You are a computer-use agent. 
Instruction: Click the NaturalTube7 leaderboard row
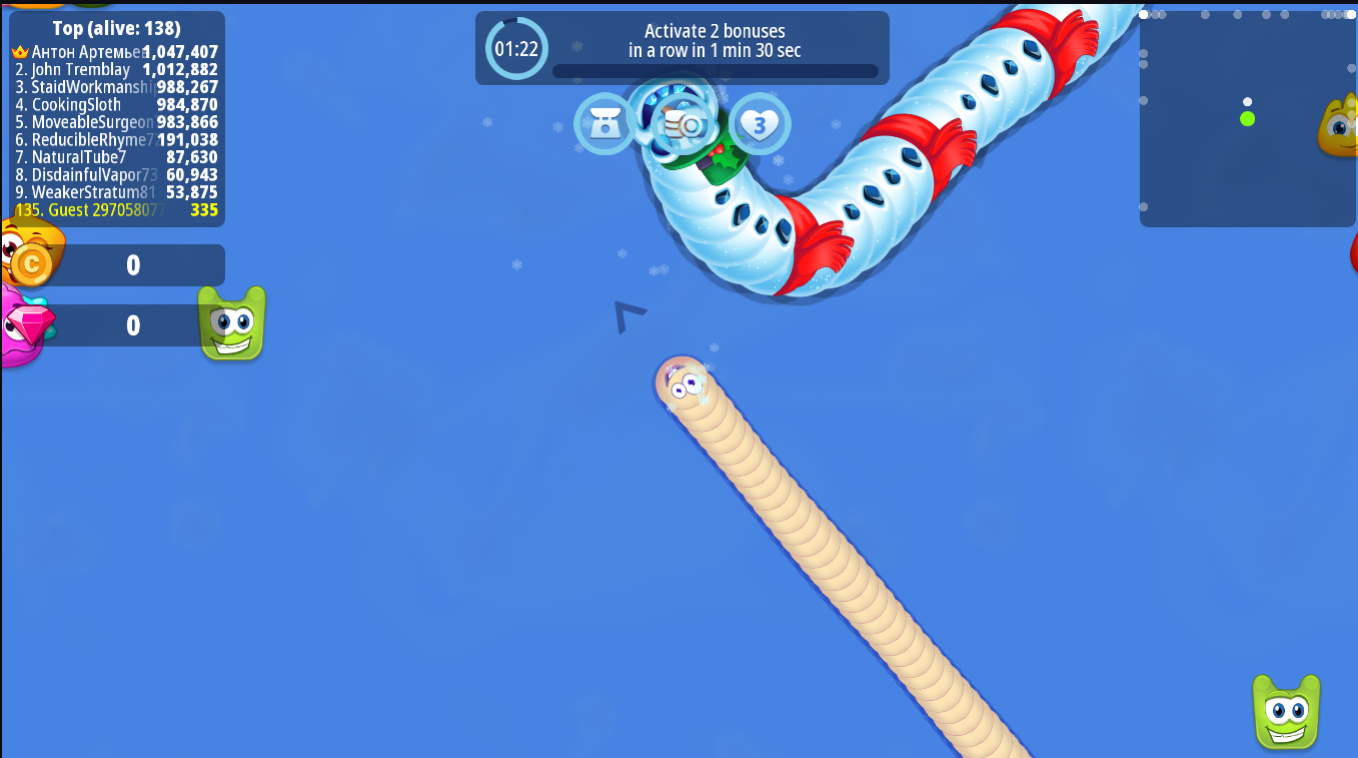(116, 157)
